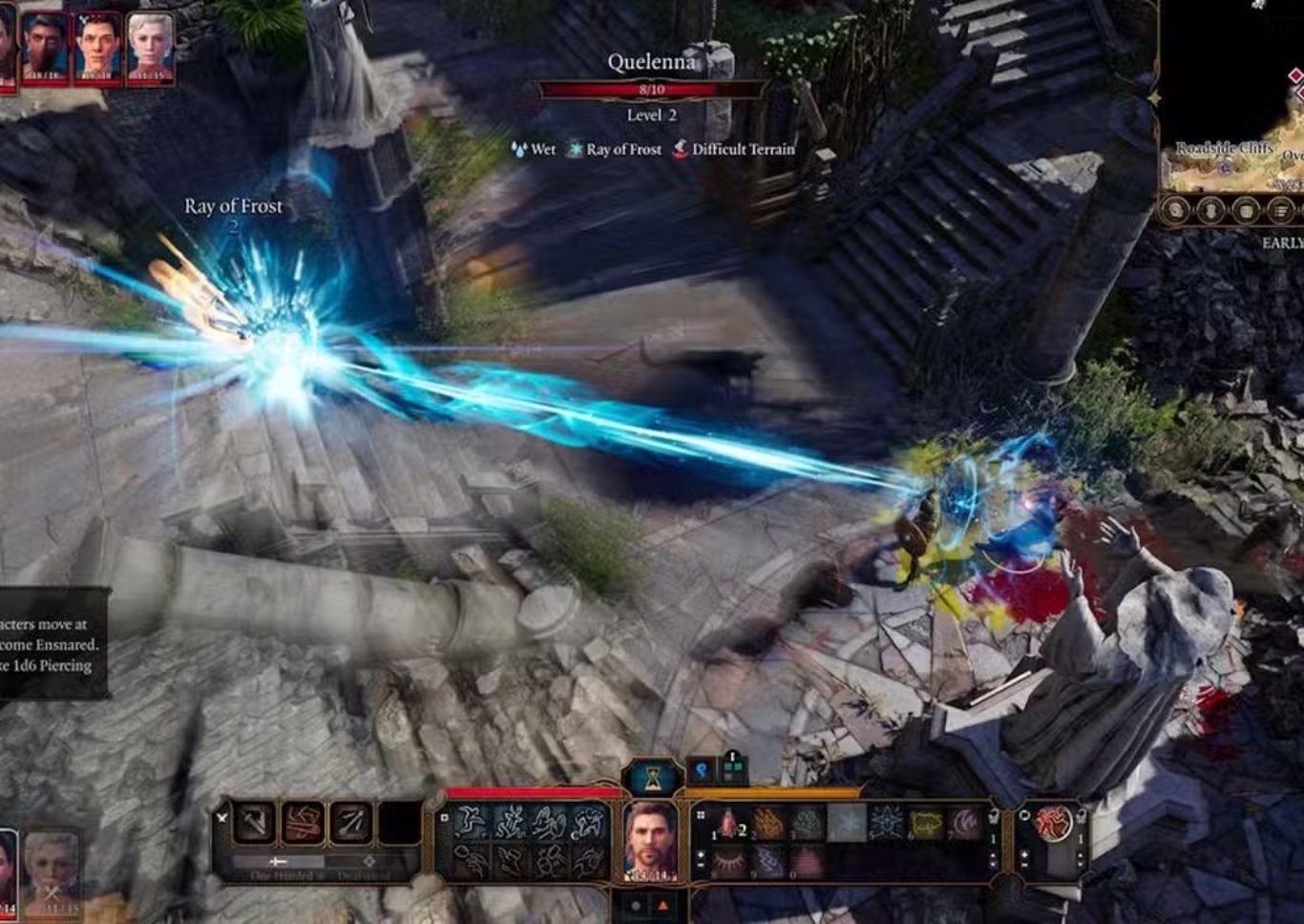Select the dark-haired bearded portrait in turn order
Image resolution: width=1304 pixels, height=924 pixels.
pos(45,46)
